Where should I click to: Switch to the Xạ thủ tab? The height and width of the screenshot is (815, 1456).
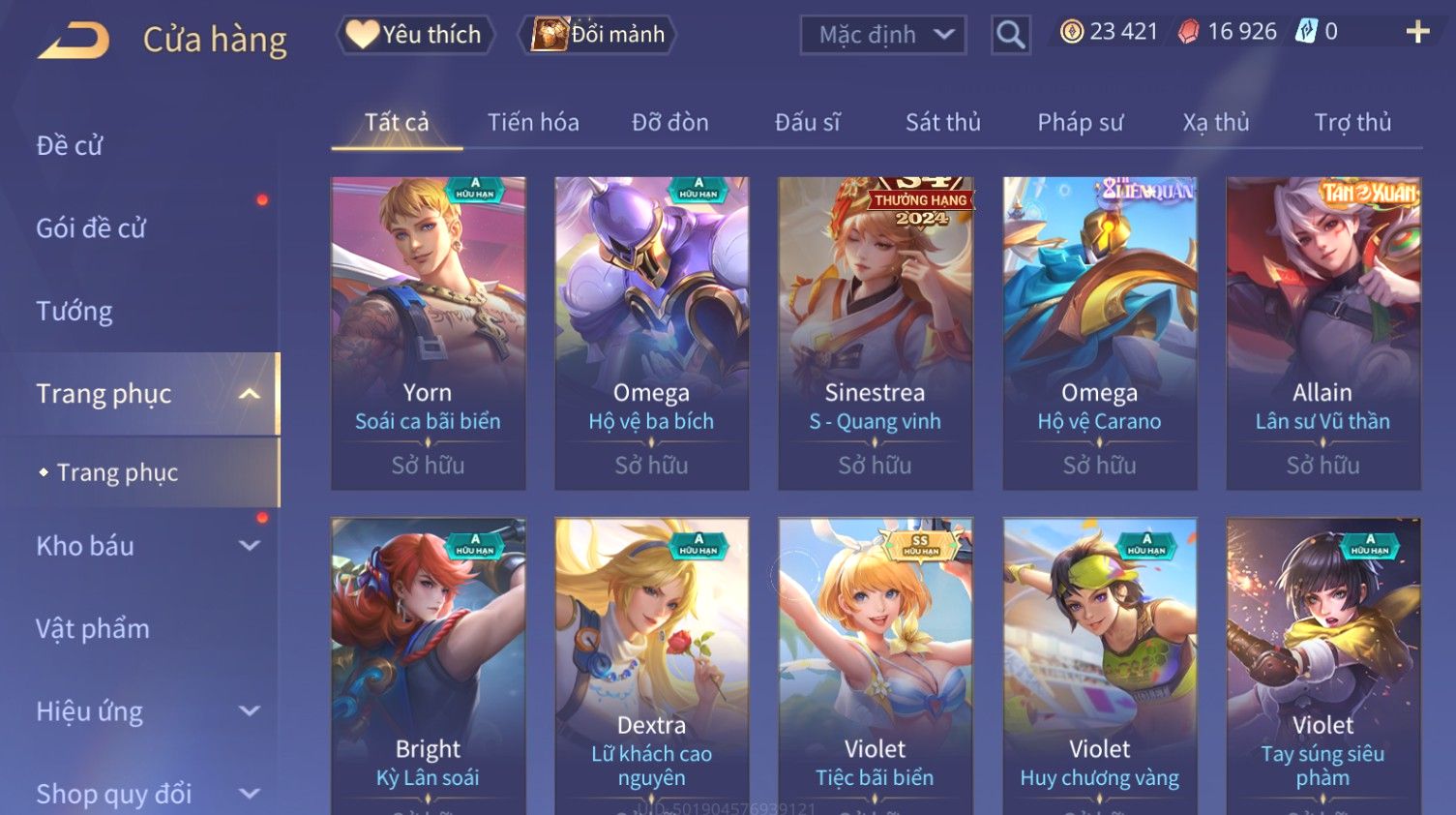pos(1215,123)
